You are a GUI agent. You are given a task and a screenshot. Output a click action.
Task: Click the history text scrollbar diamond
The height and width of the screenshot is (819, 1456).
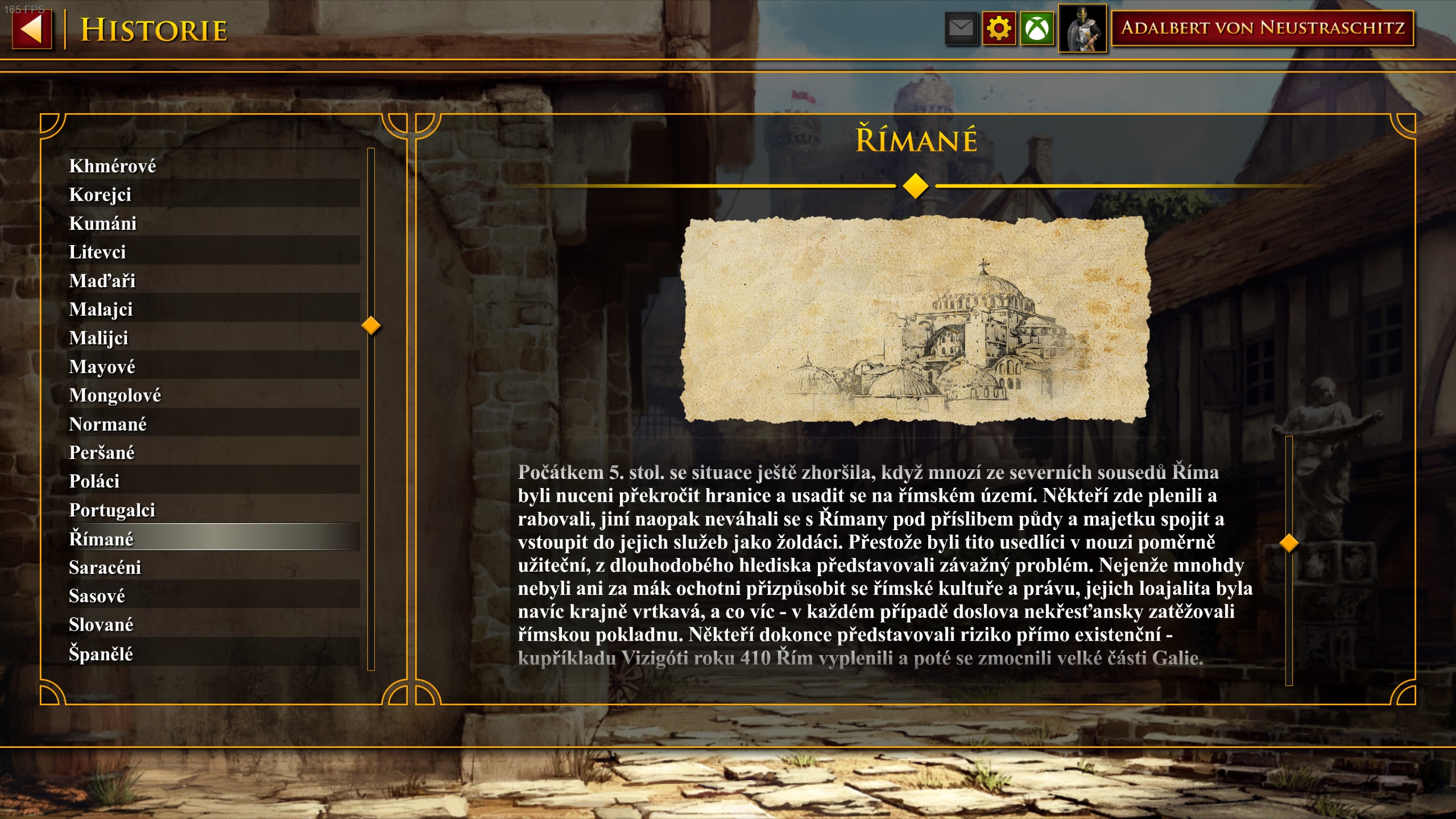1289,543
